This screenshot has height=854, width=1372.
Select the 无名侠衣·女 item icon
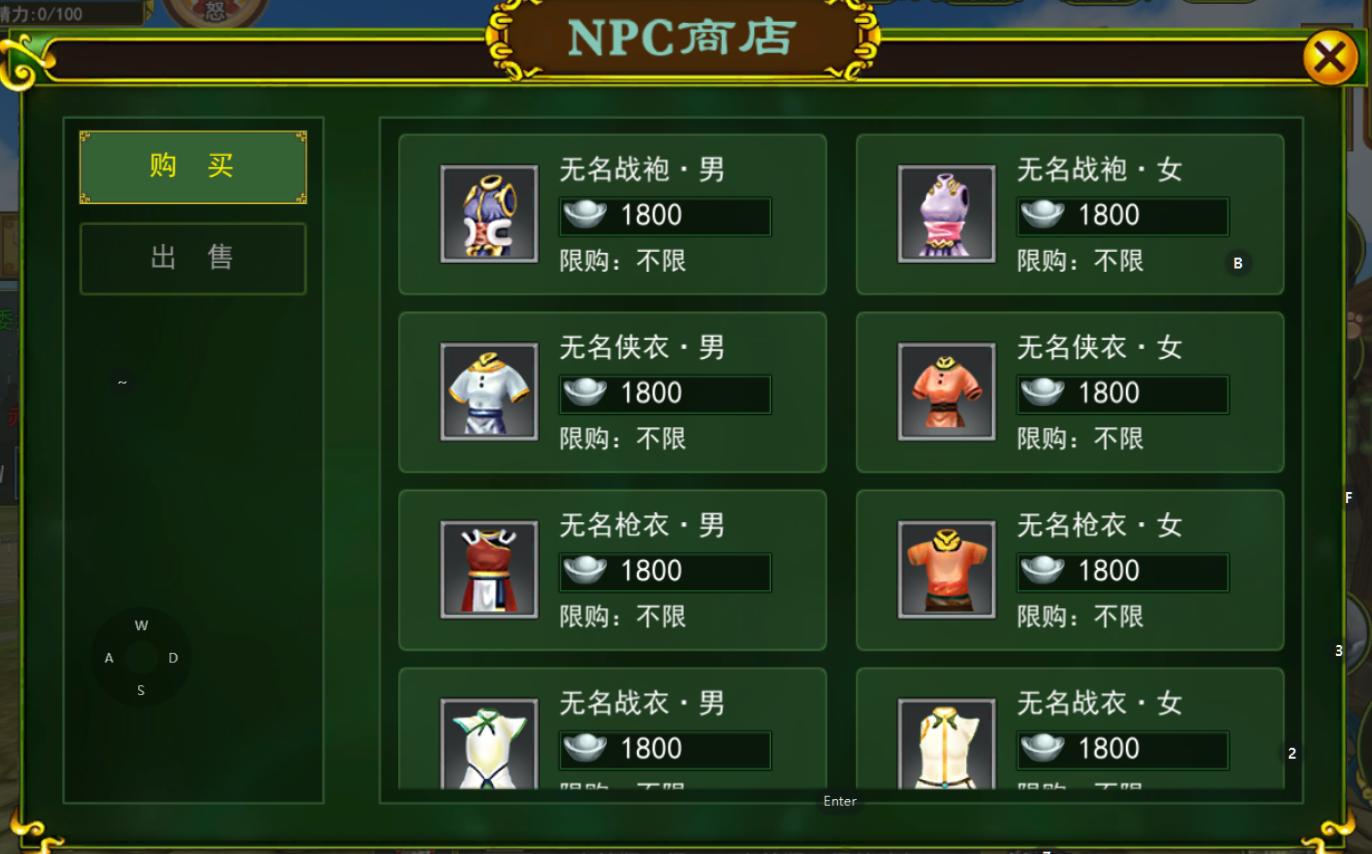(x=946, y=391)
